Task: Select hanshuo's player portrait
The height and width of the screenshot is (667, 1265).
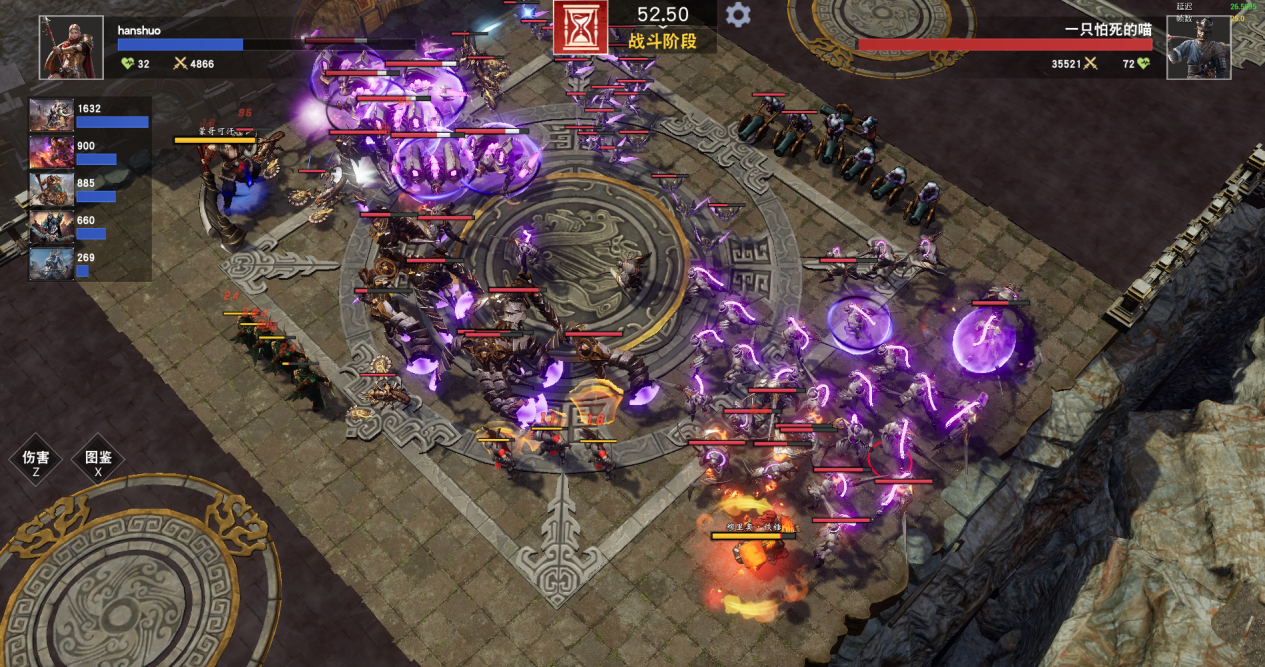Action: (71, 47)
